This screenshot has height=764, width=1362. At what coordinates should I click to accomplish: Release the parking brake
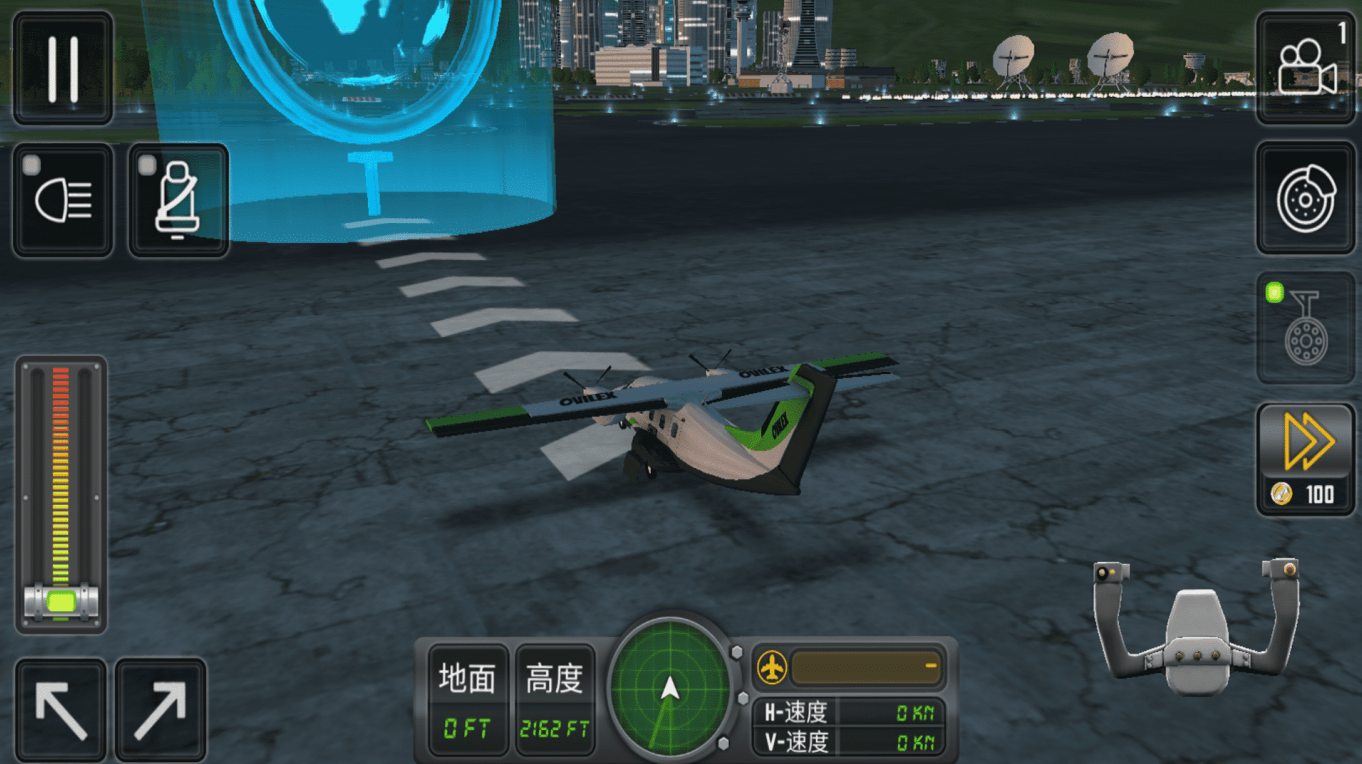[x=1305, y=326]
